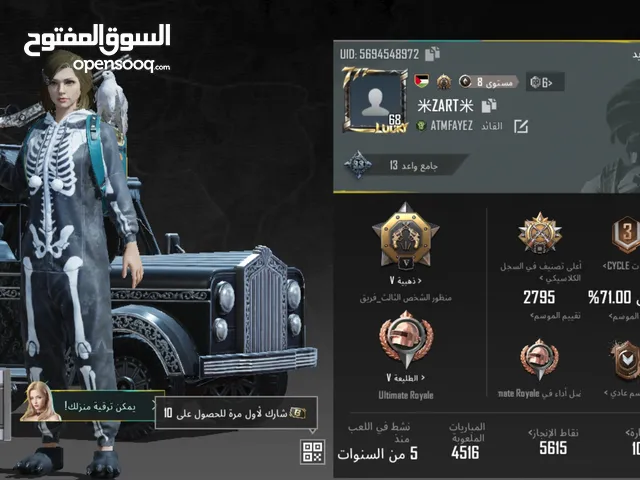Open the QR code share button
The width and height of the screenshot is (640, 480).
click(313, 452)
